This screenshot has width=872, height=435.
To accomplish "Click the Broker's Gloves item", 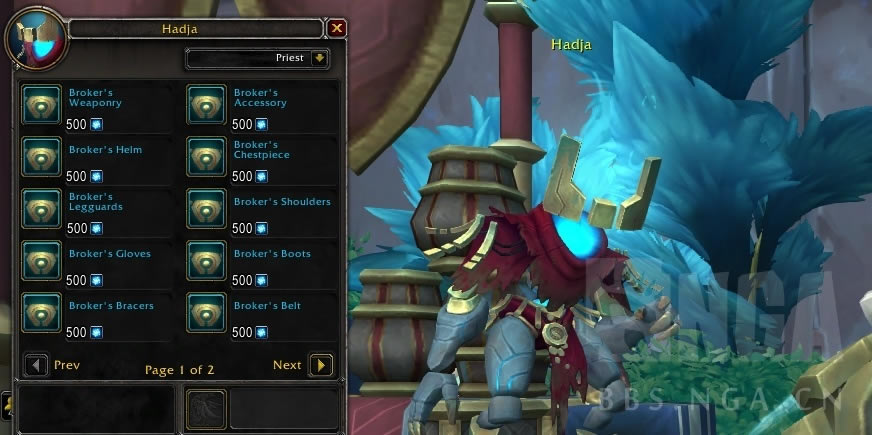I will point(42,261).
